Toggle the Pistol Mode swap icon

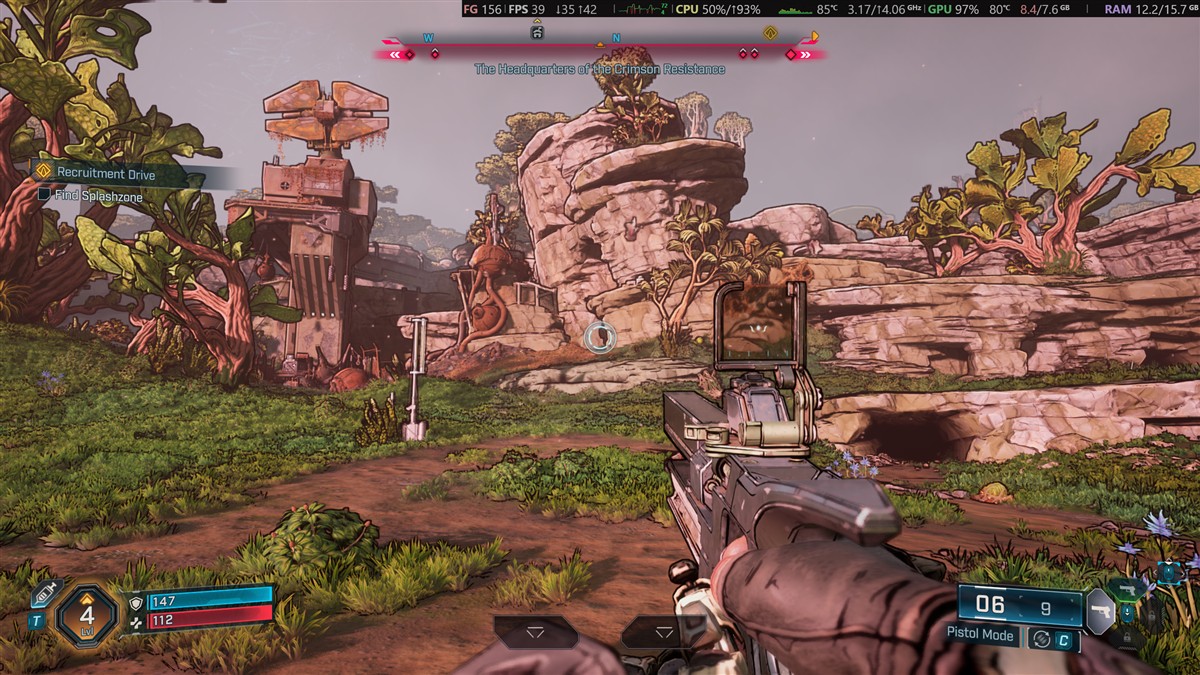[1041, 639]
